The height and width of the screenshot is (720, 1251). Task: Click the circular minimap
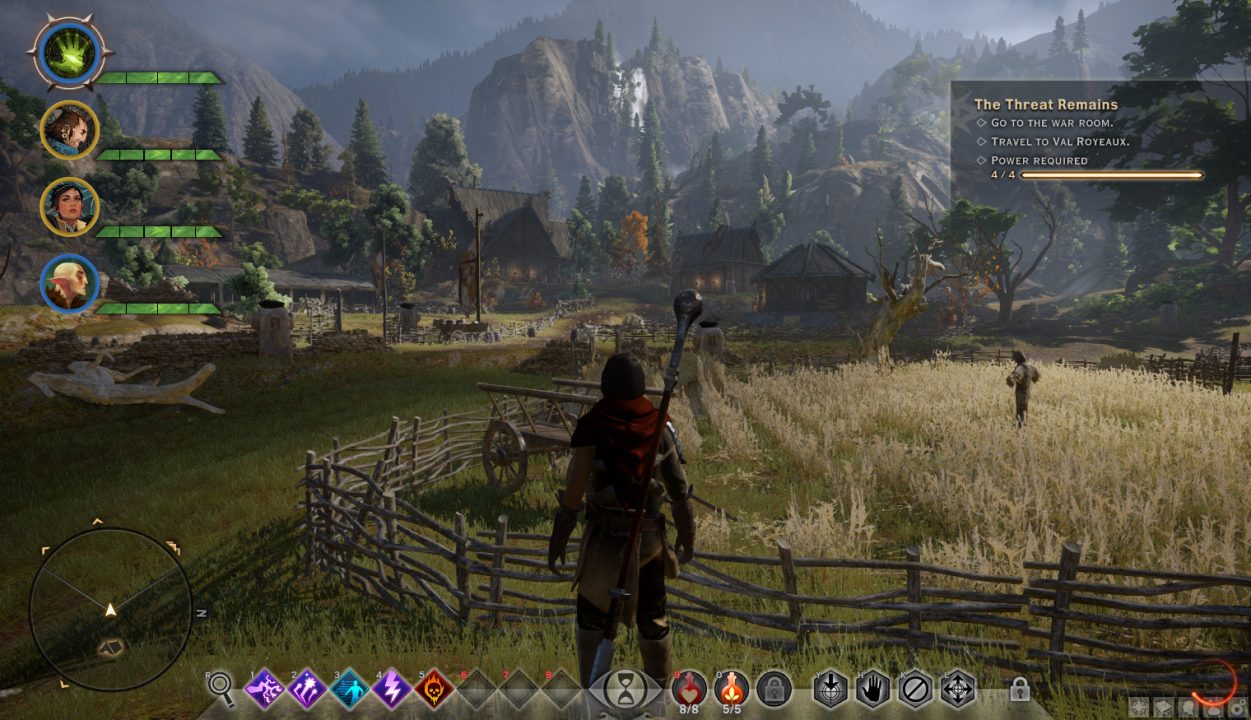110,608
